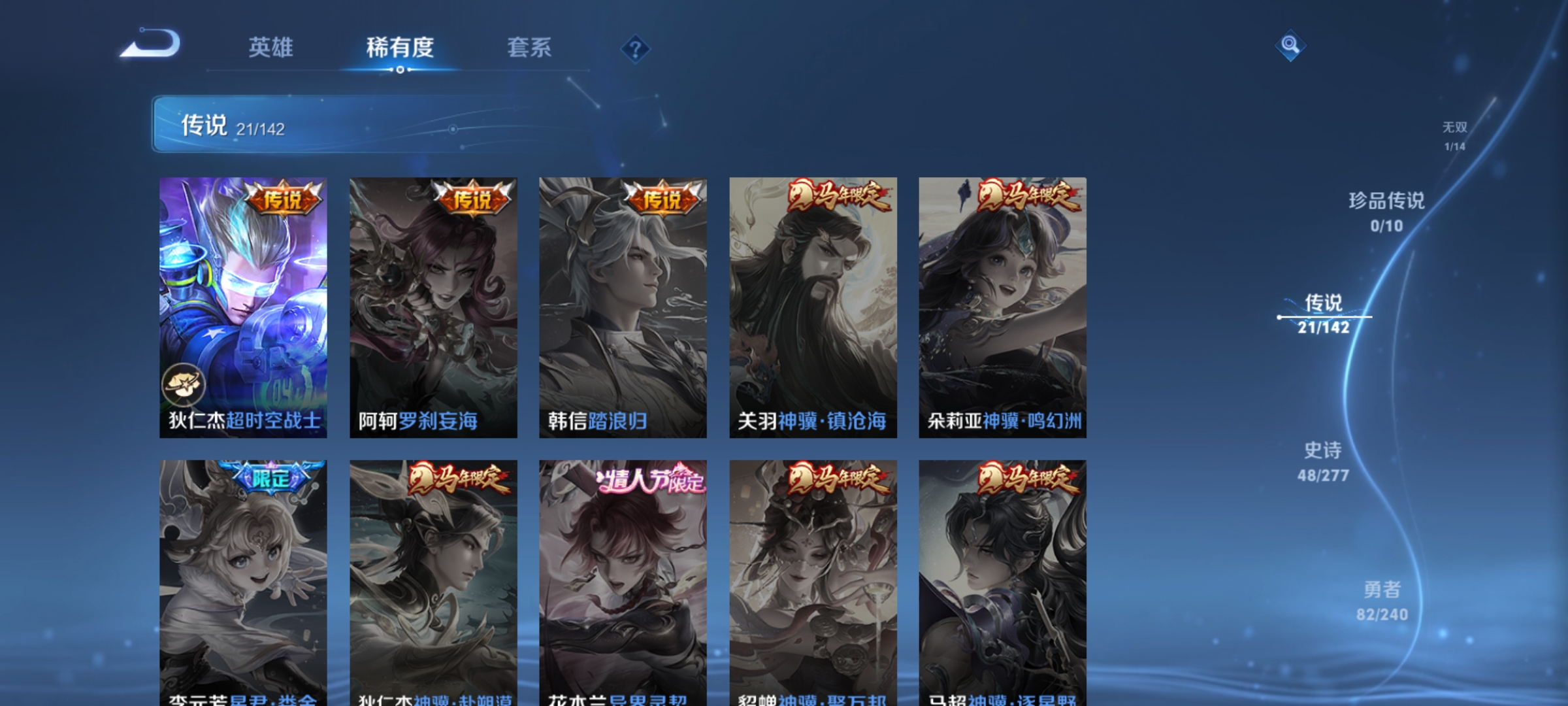Open the search magnifier icon

[x=1289, y=46]
